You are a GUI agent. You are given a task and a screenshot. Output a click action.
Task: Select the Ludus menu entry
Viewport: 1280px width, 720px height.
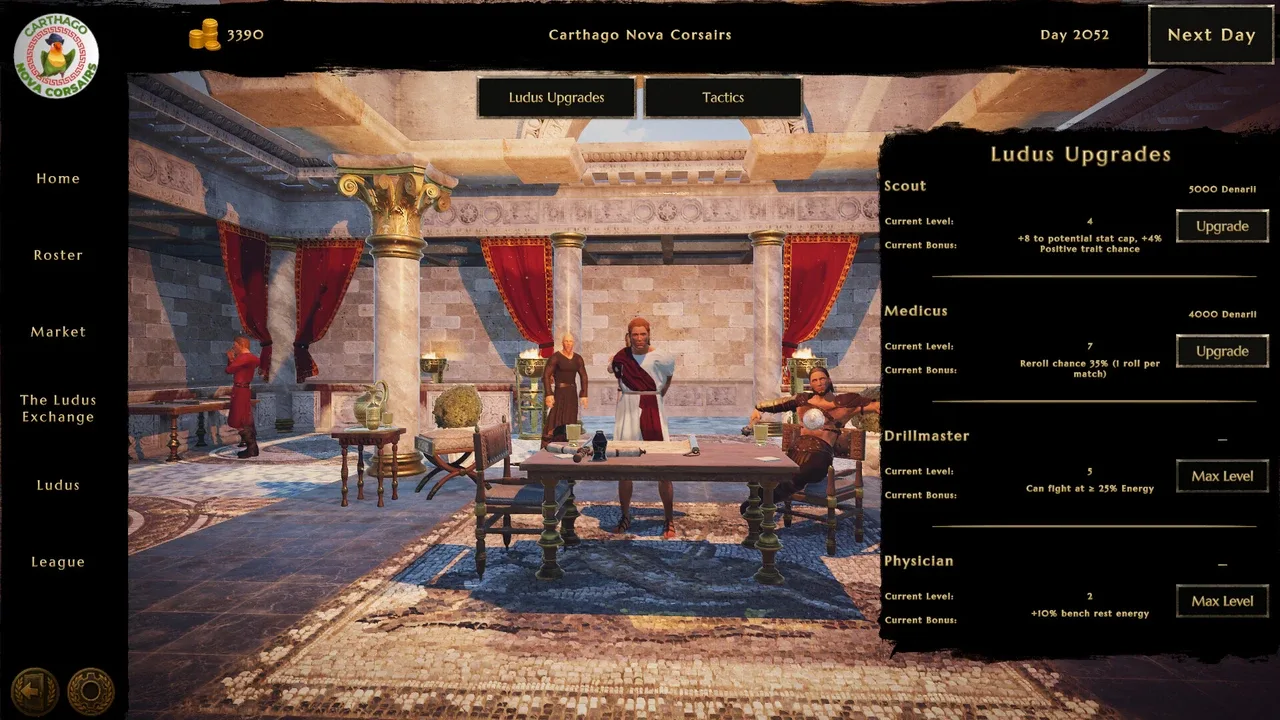[58, 485]
